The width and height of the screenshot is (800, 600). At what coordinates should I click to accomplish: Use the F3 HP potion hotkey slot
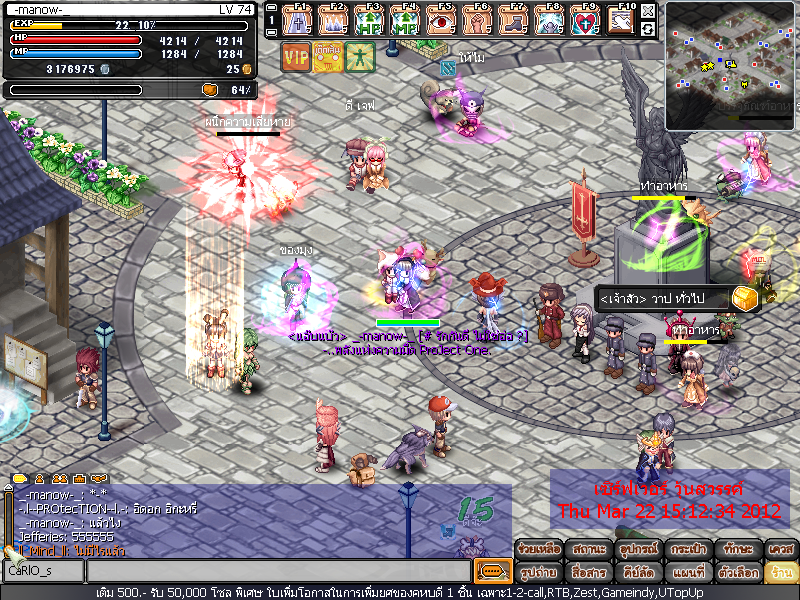point(372,20)
